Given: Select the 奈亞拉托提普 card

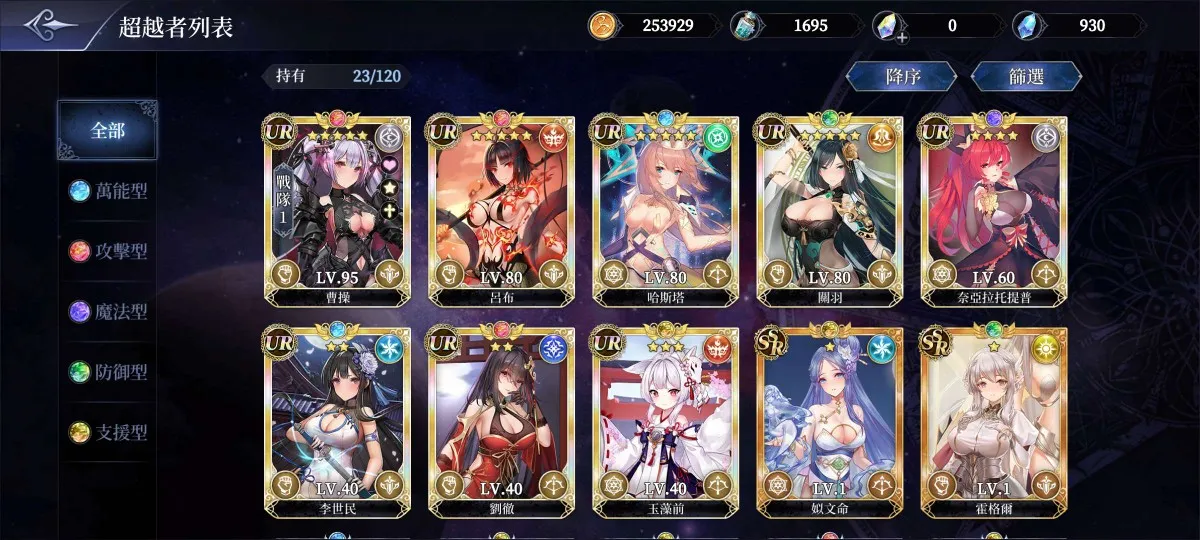Looking at the screenshot, I should pos(992,210).
